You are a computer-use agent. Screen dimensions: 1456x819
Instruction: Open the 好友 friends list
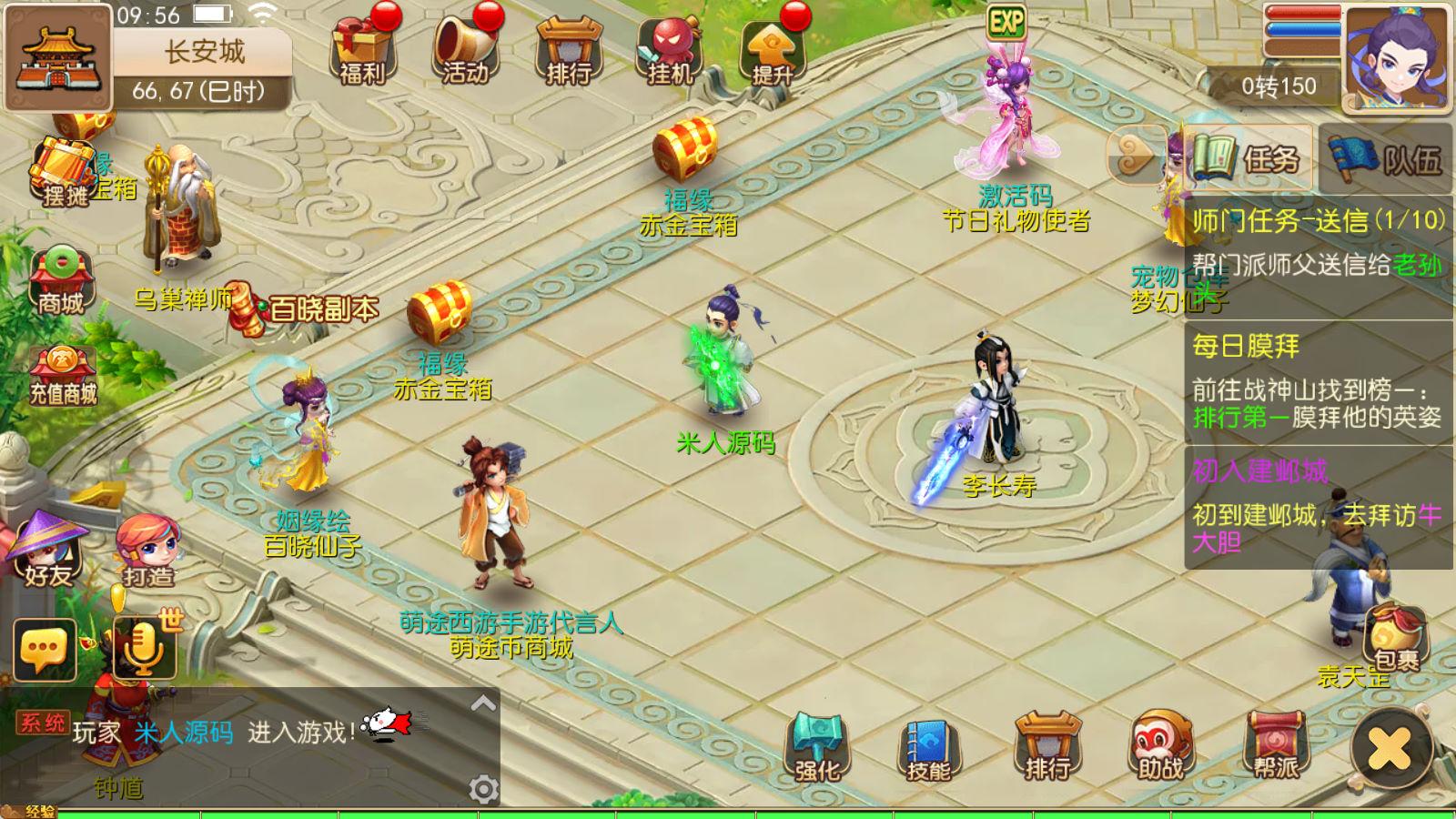(48, 550)
